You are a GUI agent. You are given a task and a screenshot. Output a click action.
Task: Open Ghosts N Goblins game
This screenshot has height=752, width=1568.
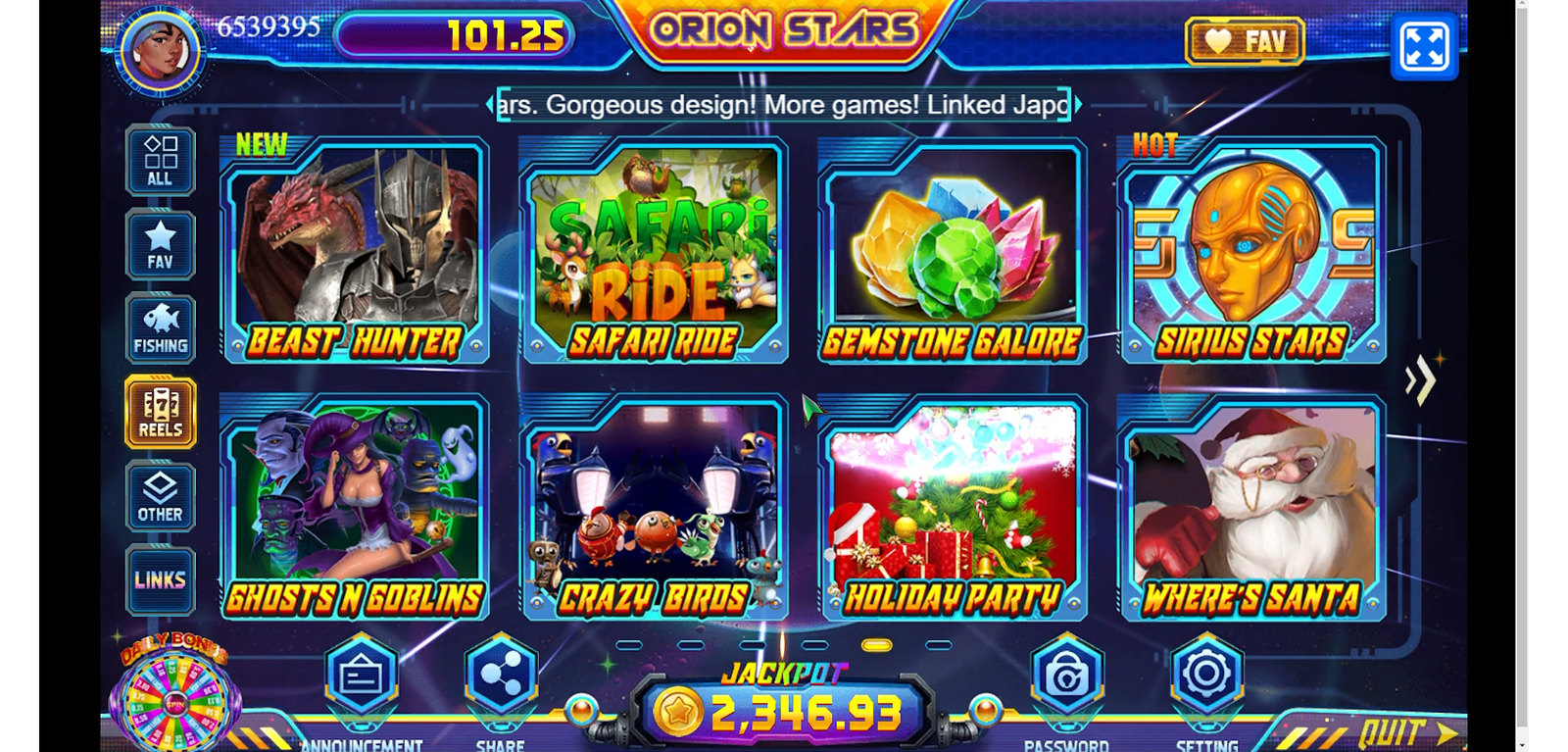(x=355, y=507)
